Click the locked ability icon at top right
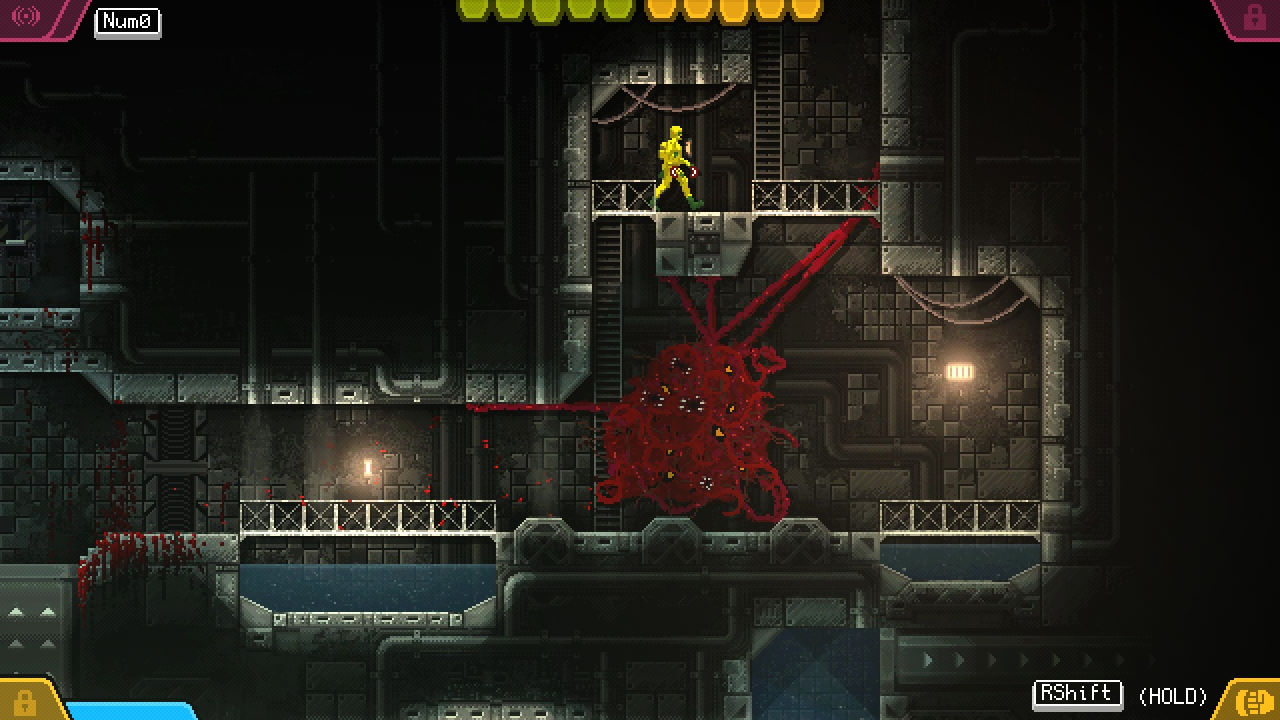This screenshot has width=1280, height=720. tap(1252, 16)
